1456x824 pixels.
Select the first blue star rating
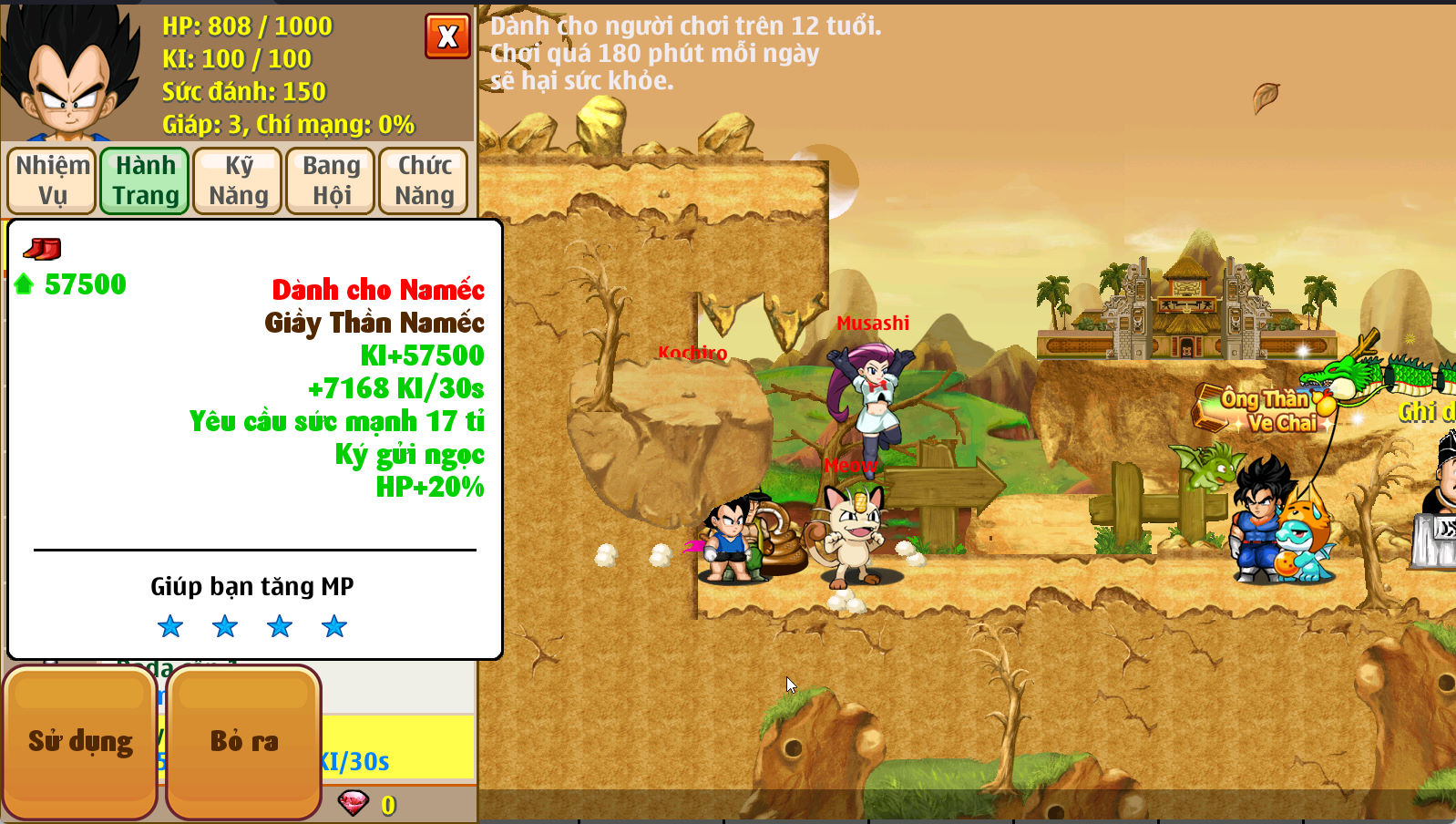click(x=170, y=626)
